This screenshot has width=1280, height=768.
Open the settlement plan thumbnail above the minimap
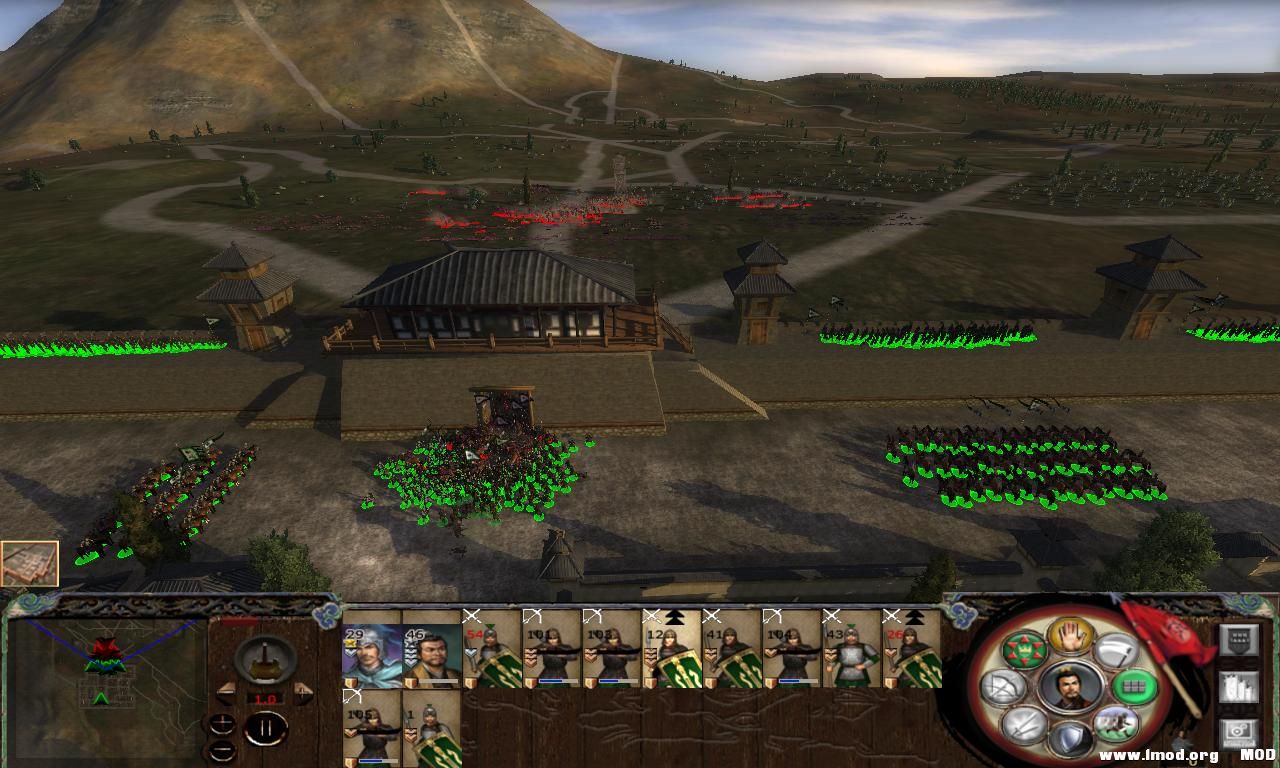point(30,564)
